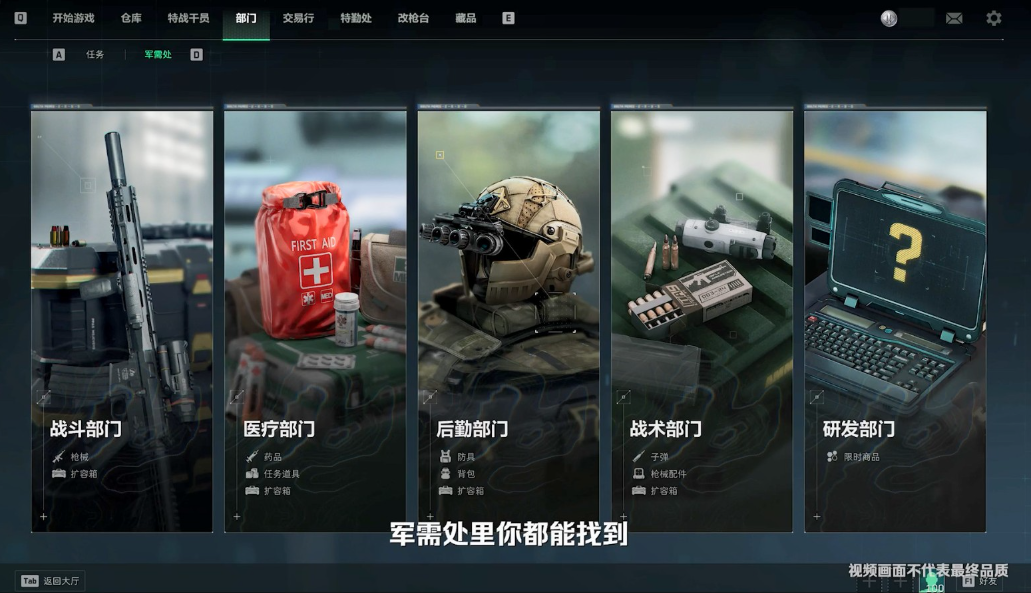
Task: Choose the 战斗部门 combat department card
Action: click(122, 320)
